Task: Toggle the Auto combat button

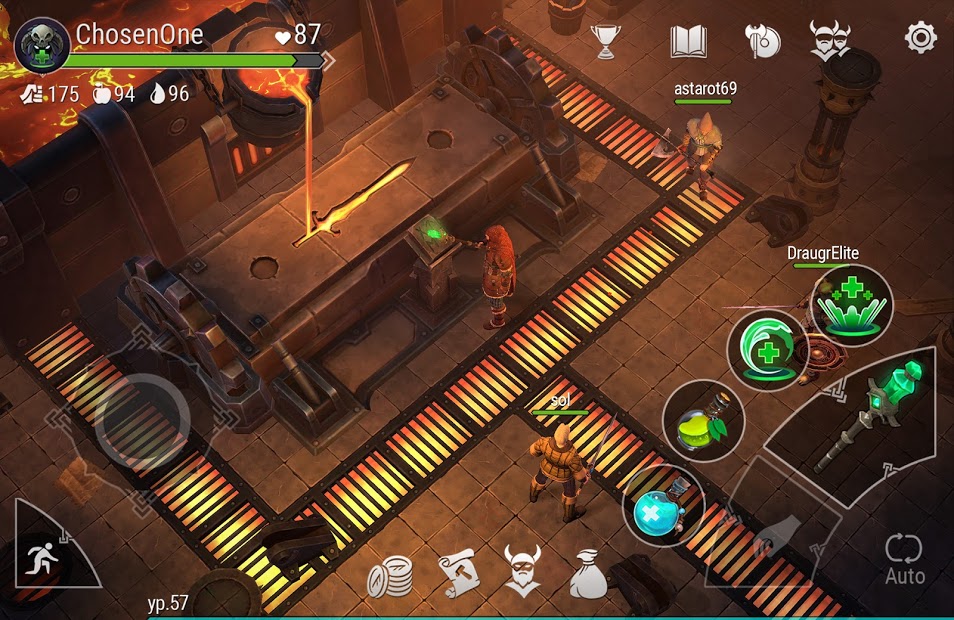Action: 904,558
